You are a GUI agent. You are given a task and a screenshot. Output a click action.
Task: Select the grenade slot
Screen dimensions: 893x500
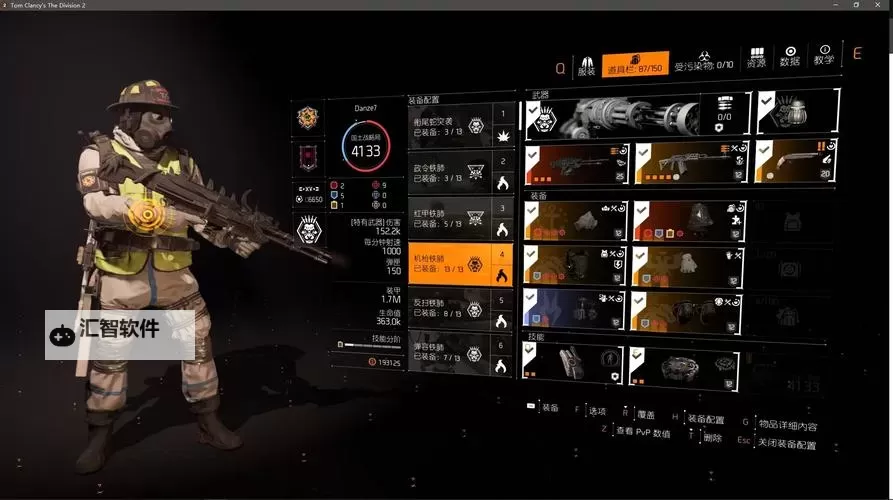pyautogui.click(x=795, y=112)
